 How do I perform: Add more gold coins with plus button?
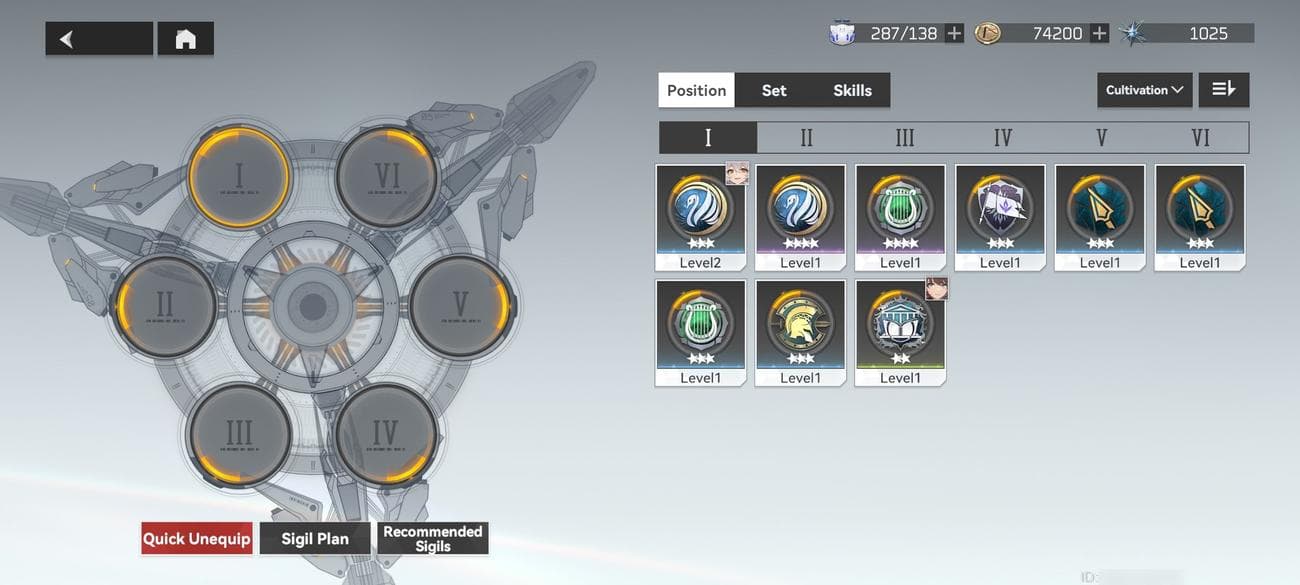point(1099,34)
